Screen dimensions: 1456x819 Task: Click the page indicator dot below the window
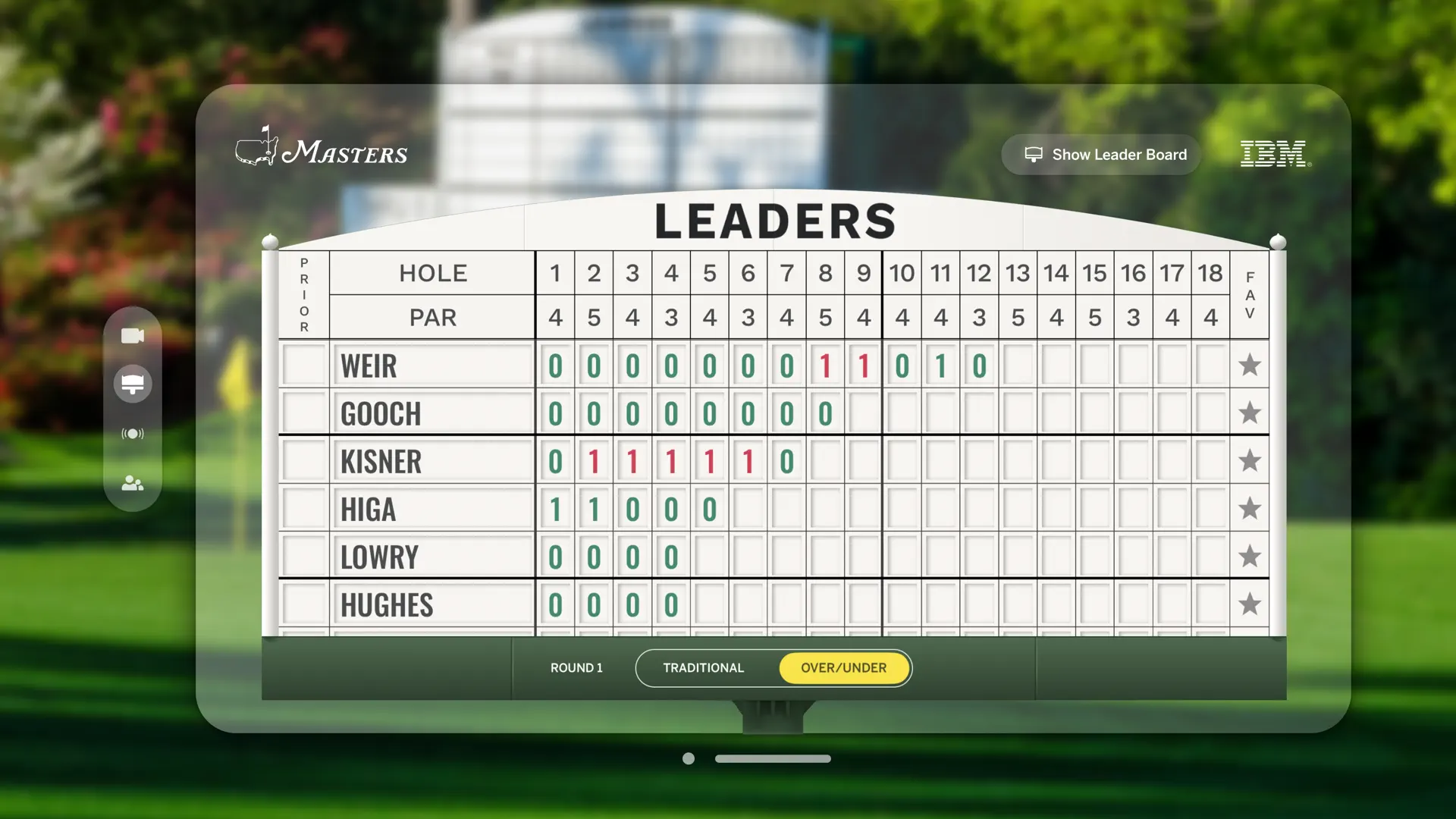point(689,758)
